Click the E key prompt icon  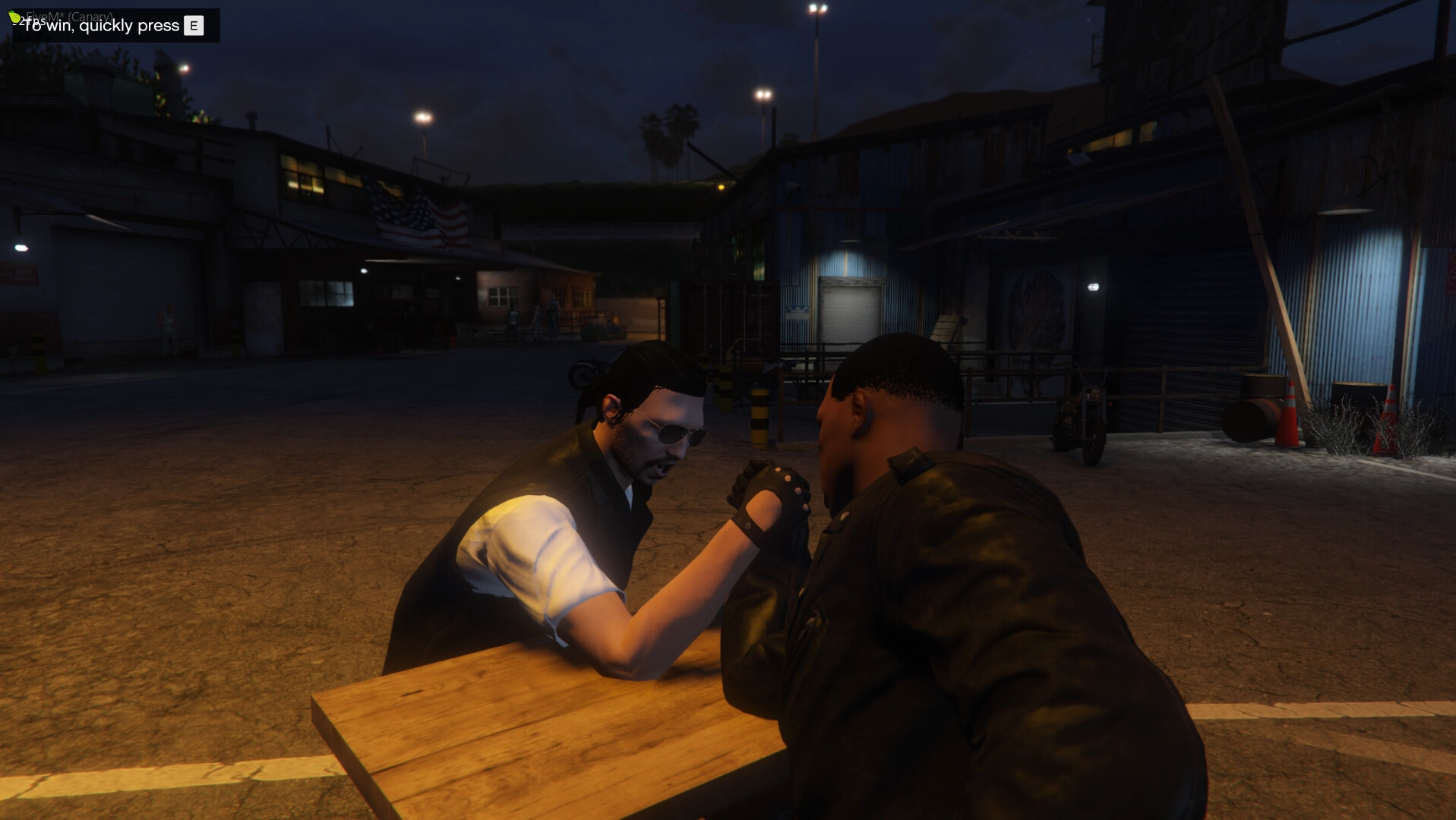193,25
